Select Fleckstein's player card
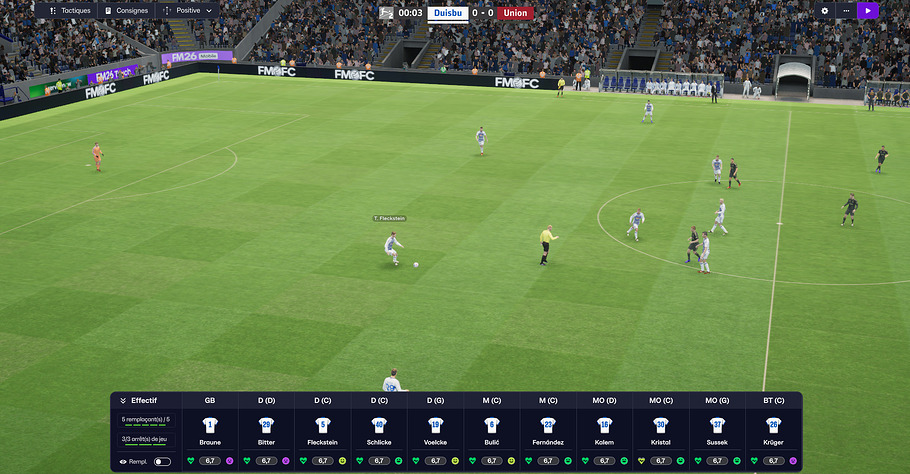 [x=322, y=430]
